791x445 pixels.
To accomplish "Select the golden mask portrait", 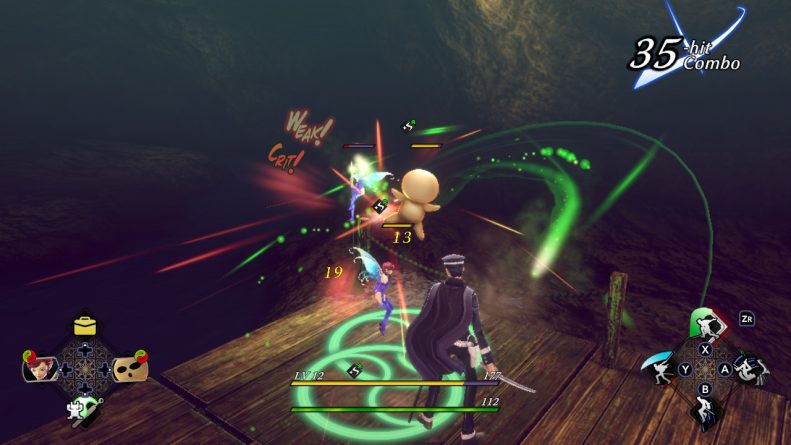I will pyautogui.click(x=131, y=369).
